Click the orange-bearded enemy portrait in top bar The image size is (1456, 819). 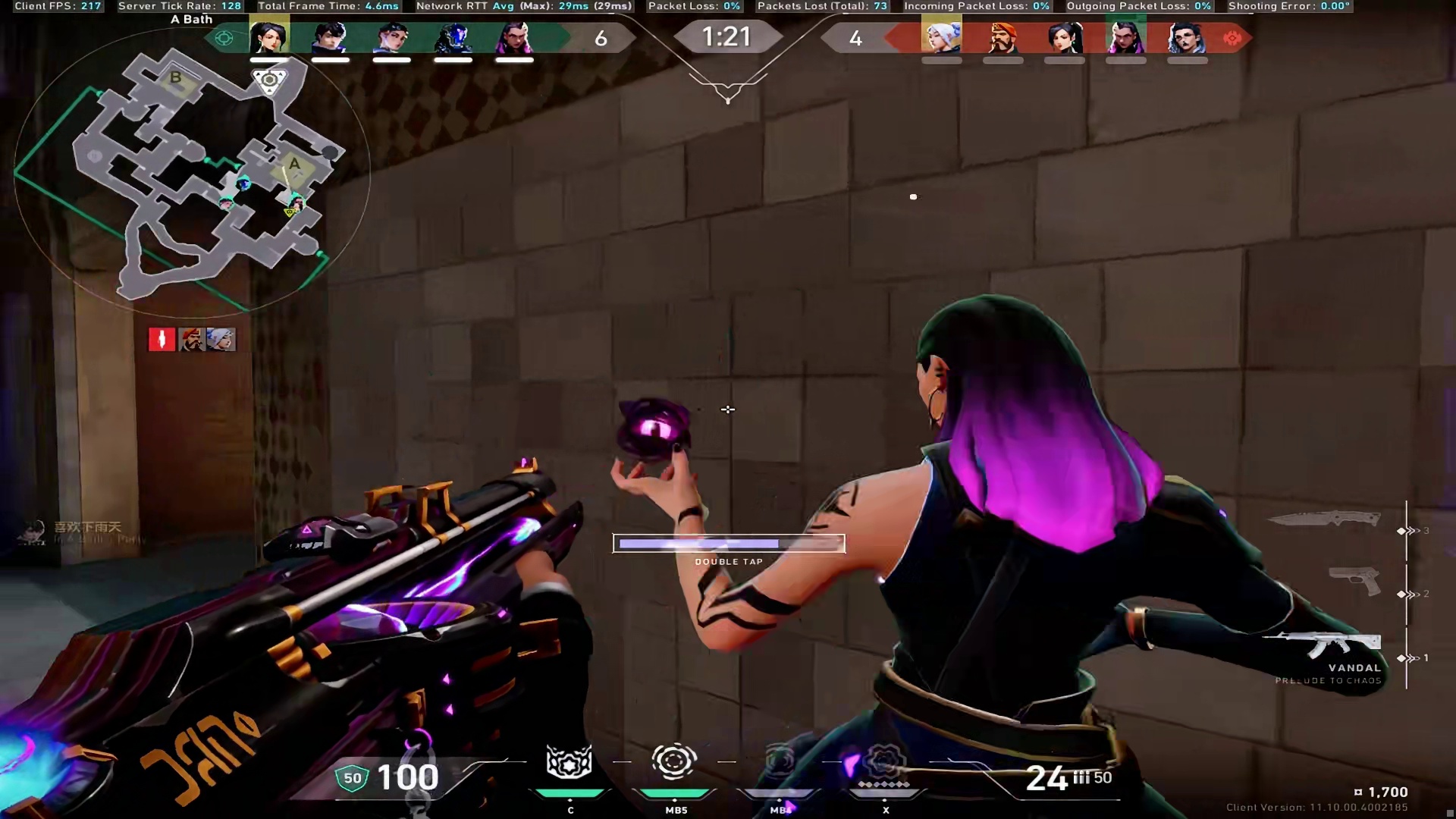click(1003, 37)
